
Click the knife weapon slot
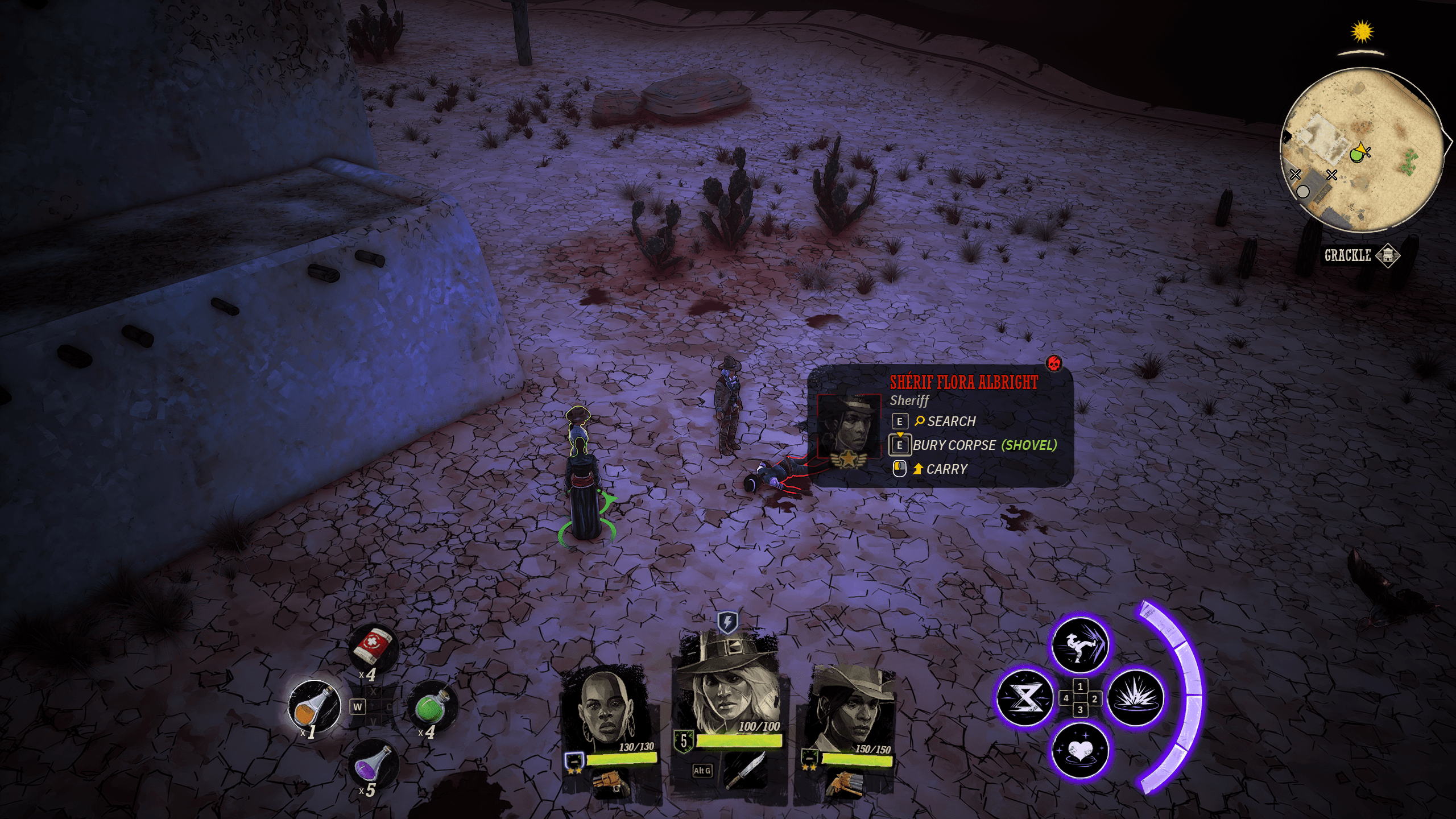(x=744, y=771)
